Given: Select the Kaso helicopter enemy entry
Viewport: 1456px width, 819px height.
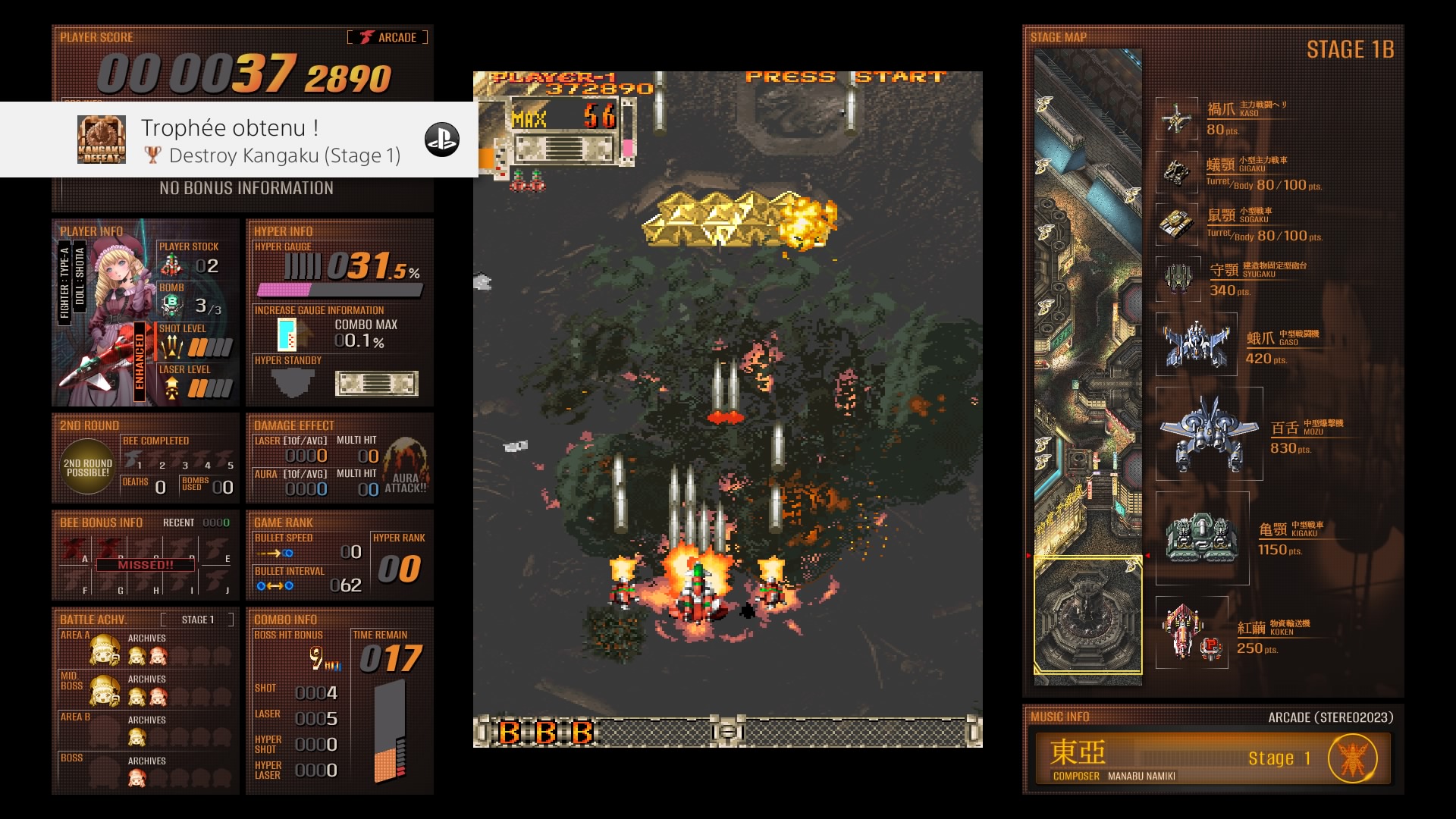Looking at the screenshot, I should tap(1177, 118).
